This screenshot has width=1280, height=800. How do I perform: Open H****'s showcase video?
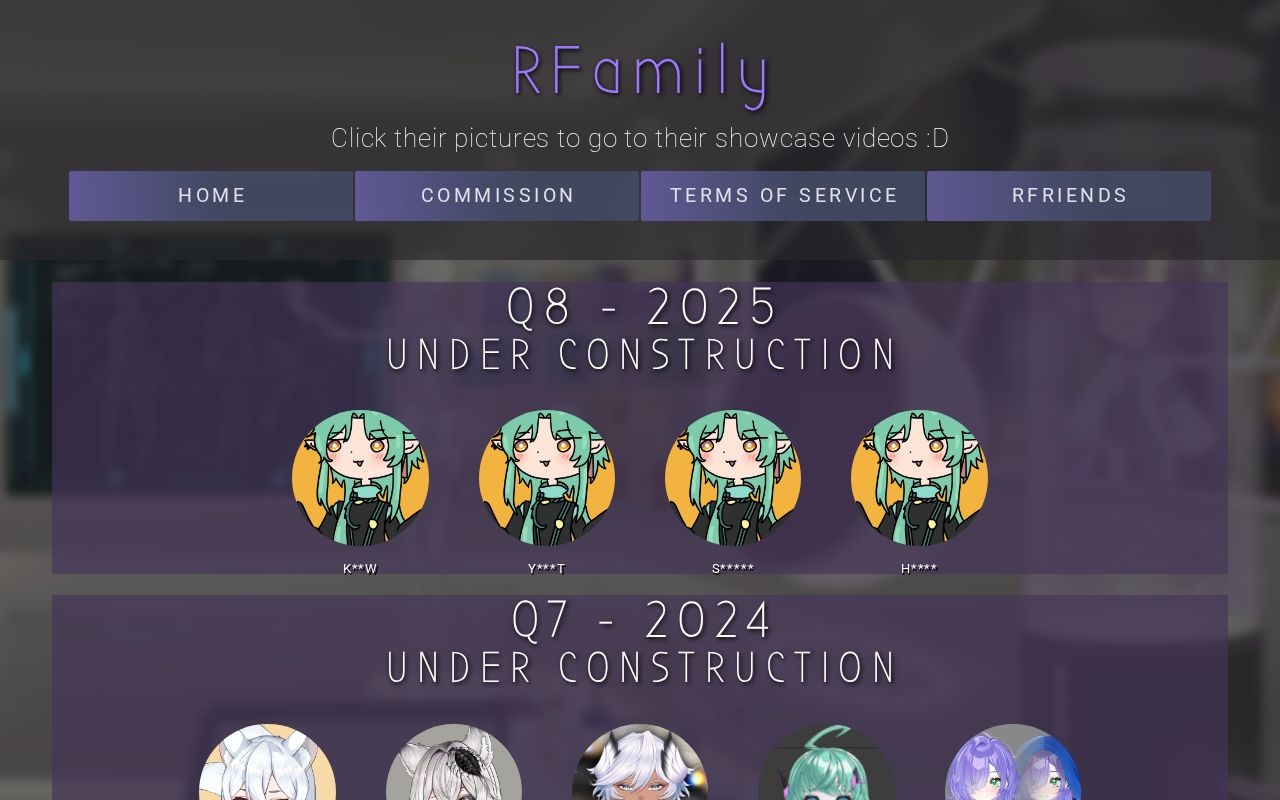919,478
